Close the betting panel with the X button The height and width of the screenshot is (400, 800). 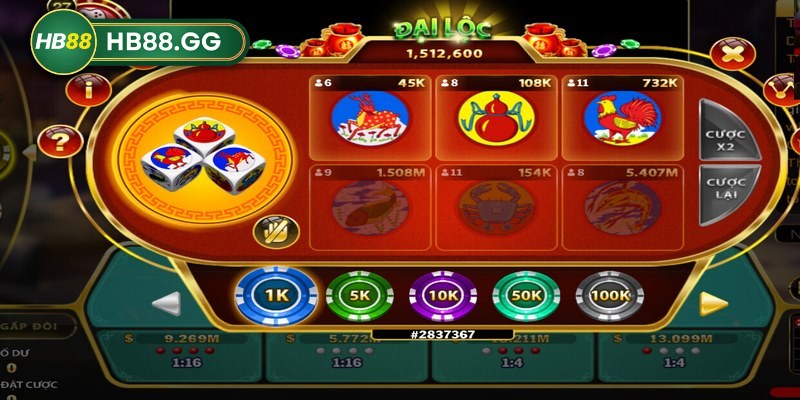point(732,53)
